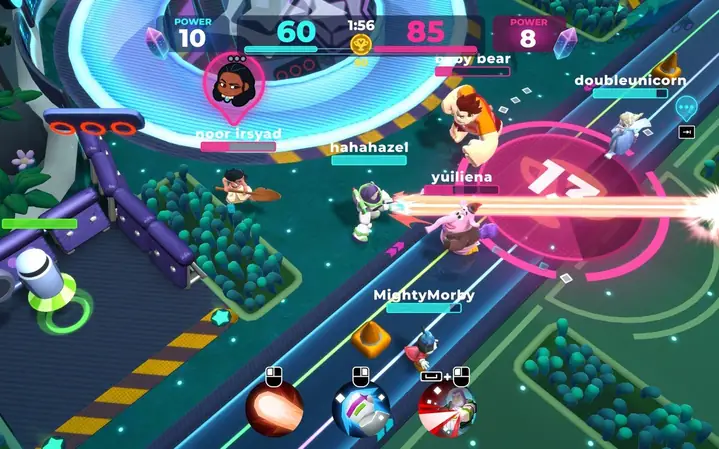Select the teammate portrait pin marker
This screenshot has width=719, height=449.
point(234,85)
